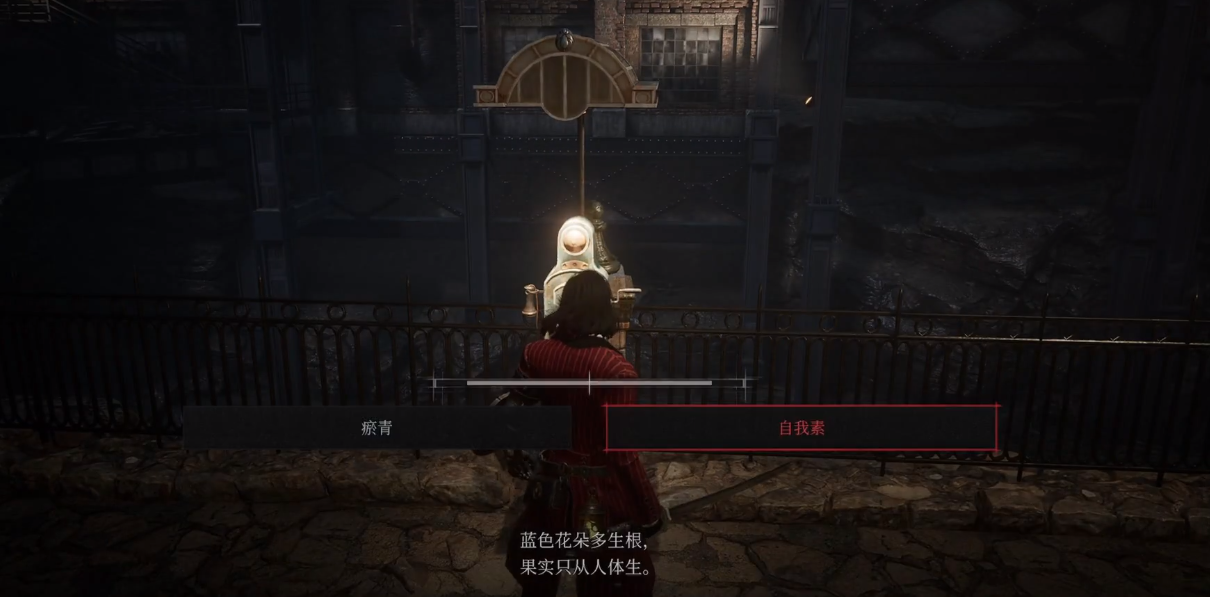1210x597 pixels.
Task: Choose the 瘀青 dialogue answer
Action: pyautogui.click(x=377, y=428)
